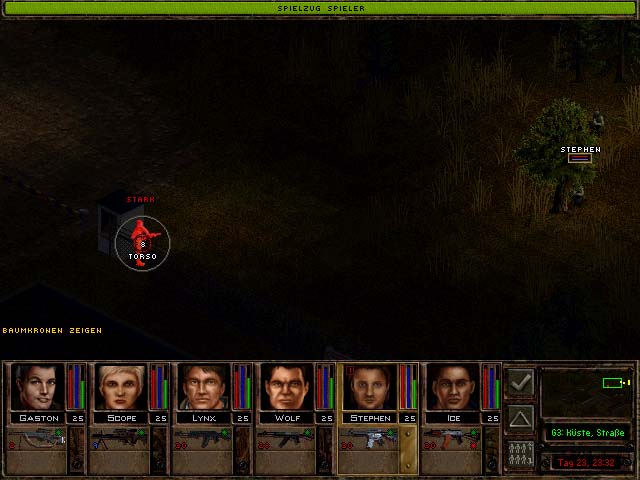
Task: Choose Lynx's mercenary portrait
Action: [x=205, y=386]
